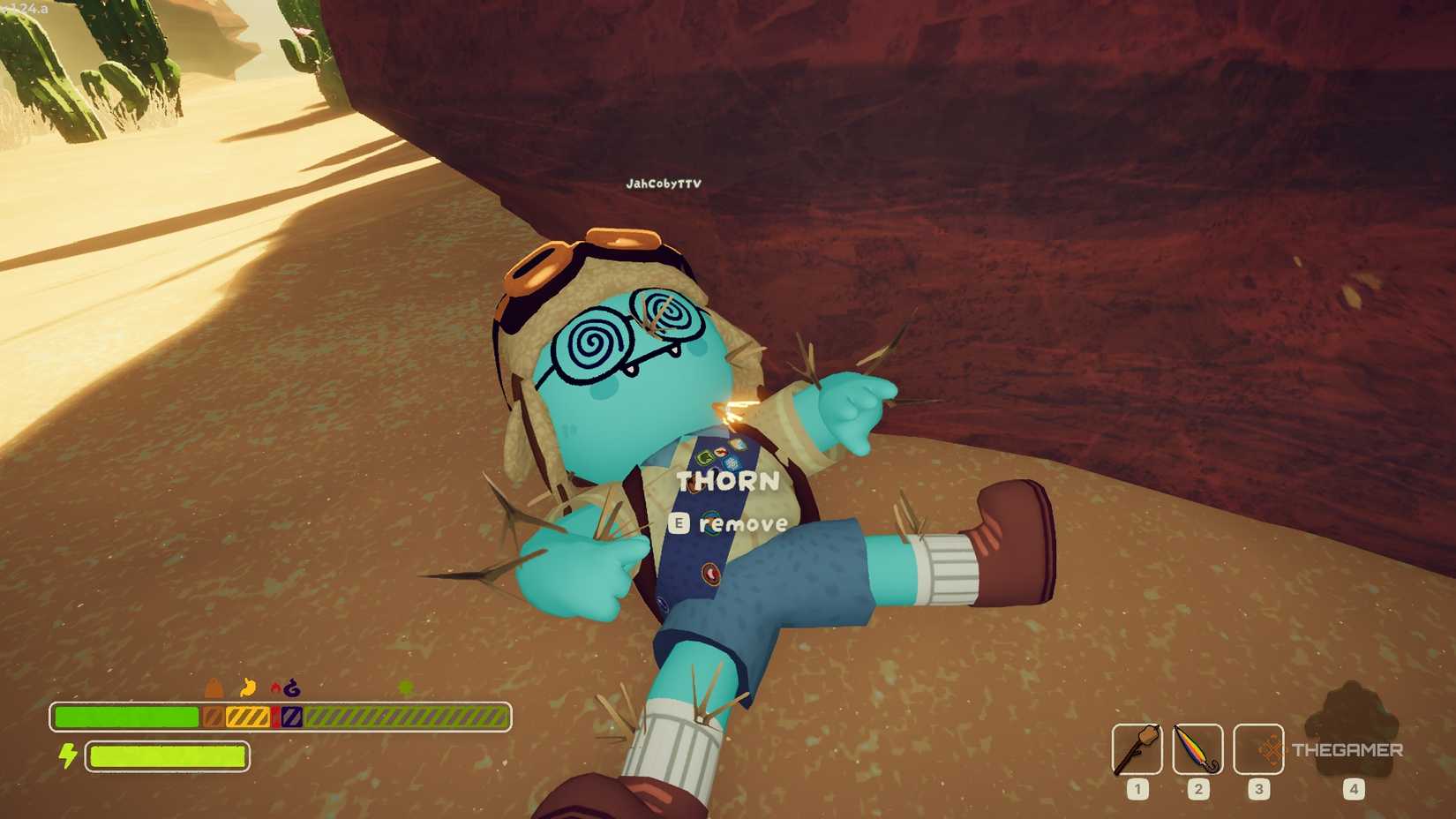Select the walking stick in hotbar slot 1
Screen dimensions: 1456x819
point(1138,750)
